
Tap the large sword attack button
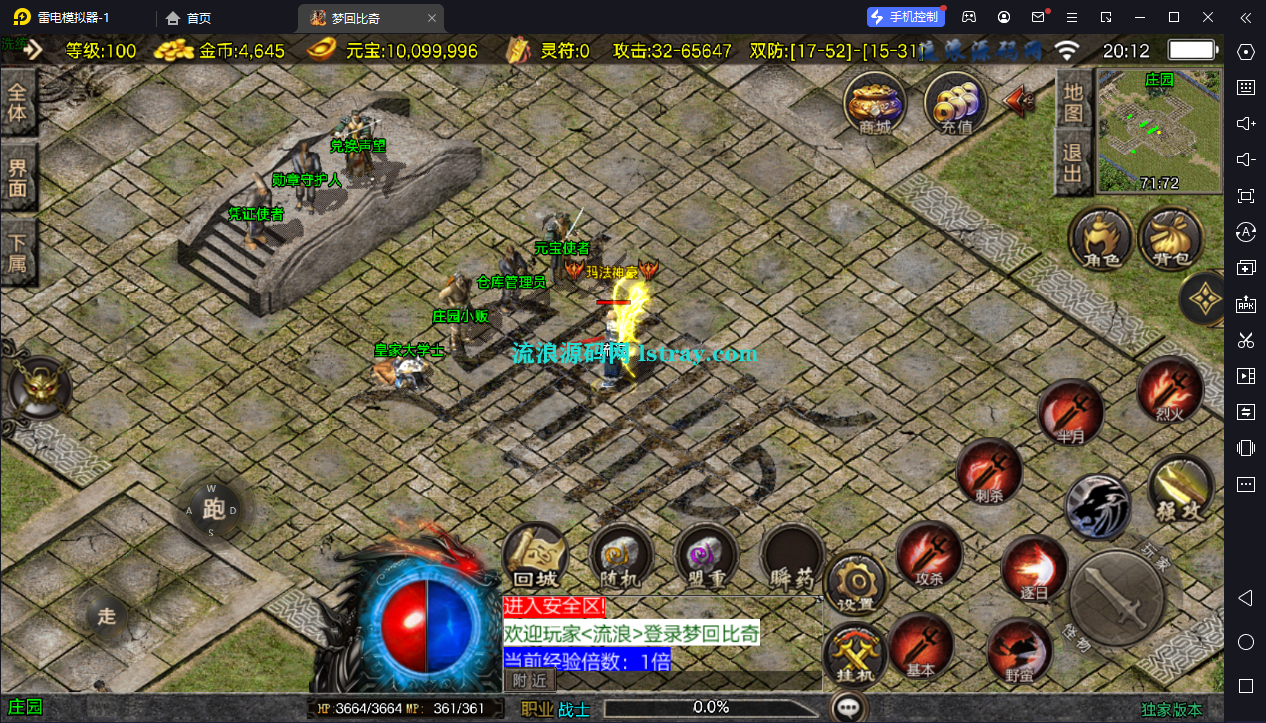tap(1115, 597)
